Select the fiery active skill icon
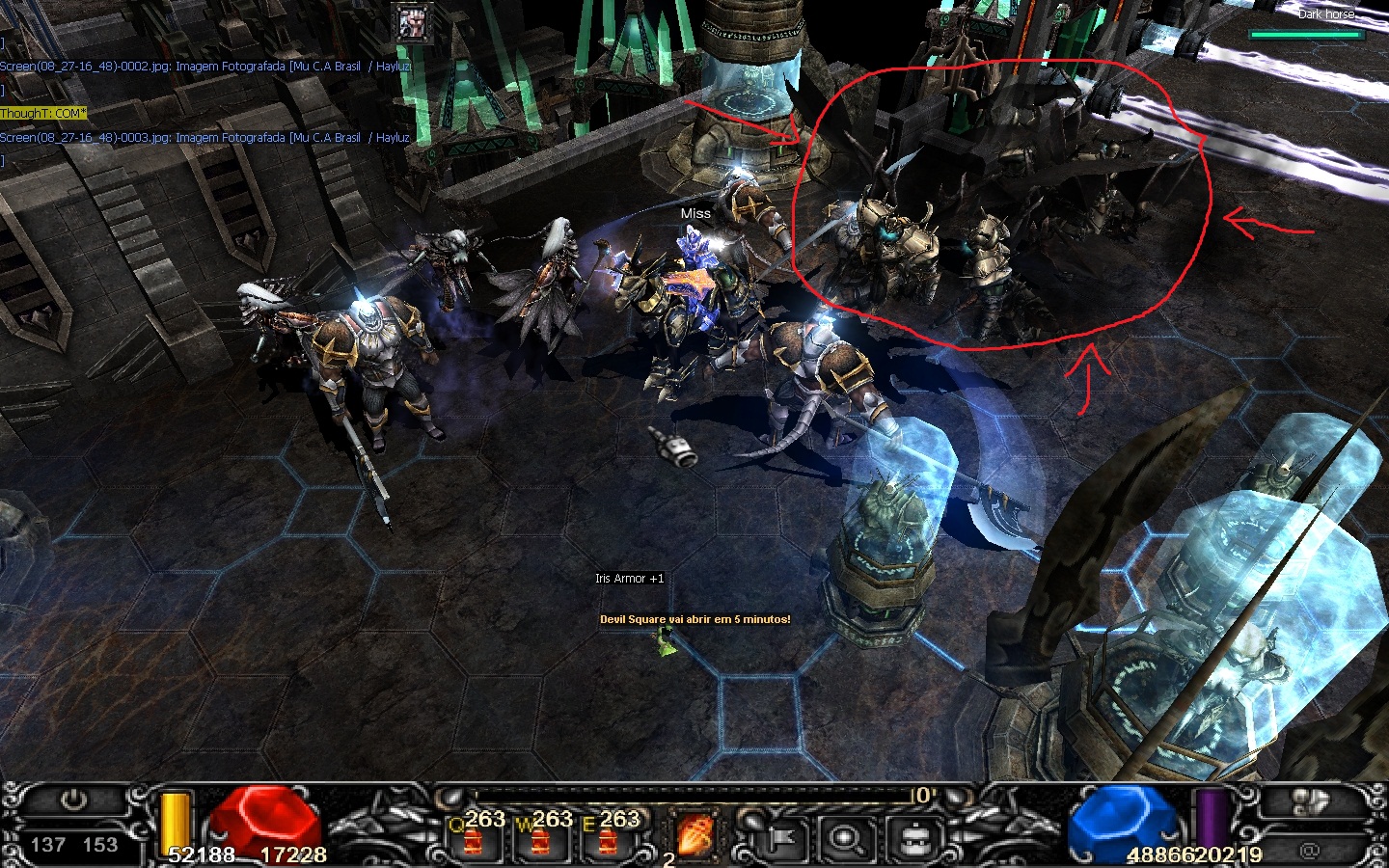This screenshot has width=1389, height=868. coord(694,834)
